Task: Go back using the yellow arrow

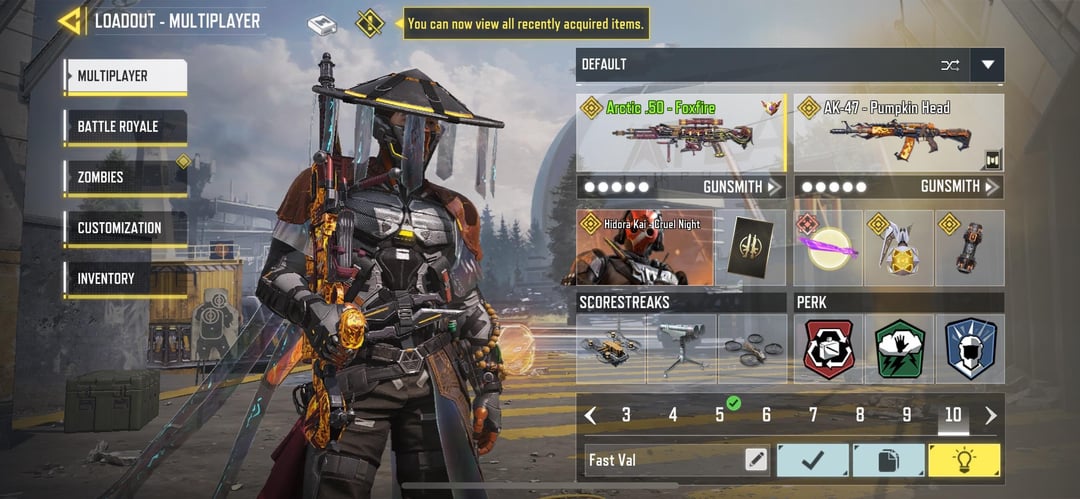Action: [70, 21]
